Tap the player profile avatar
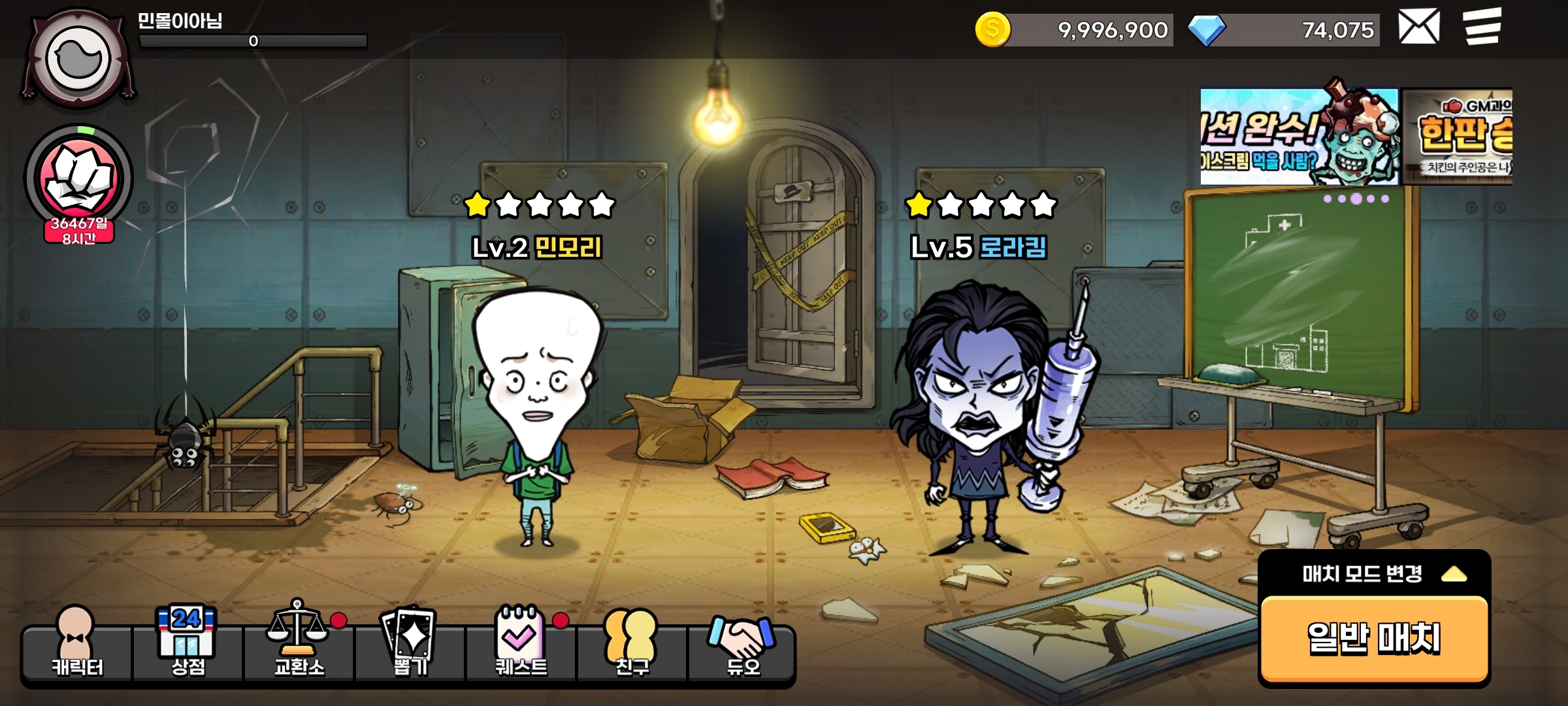 78,59
